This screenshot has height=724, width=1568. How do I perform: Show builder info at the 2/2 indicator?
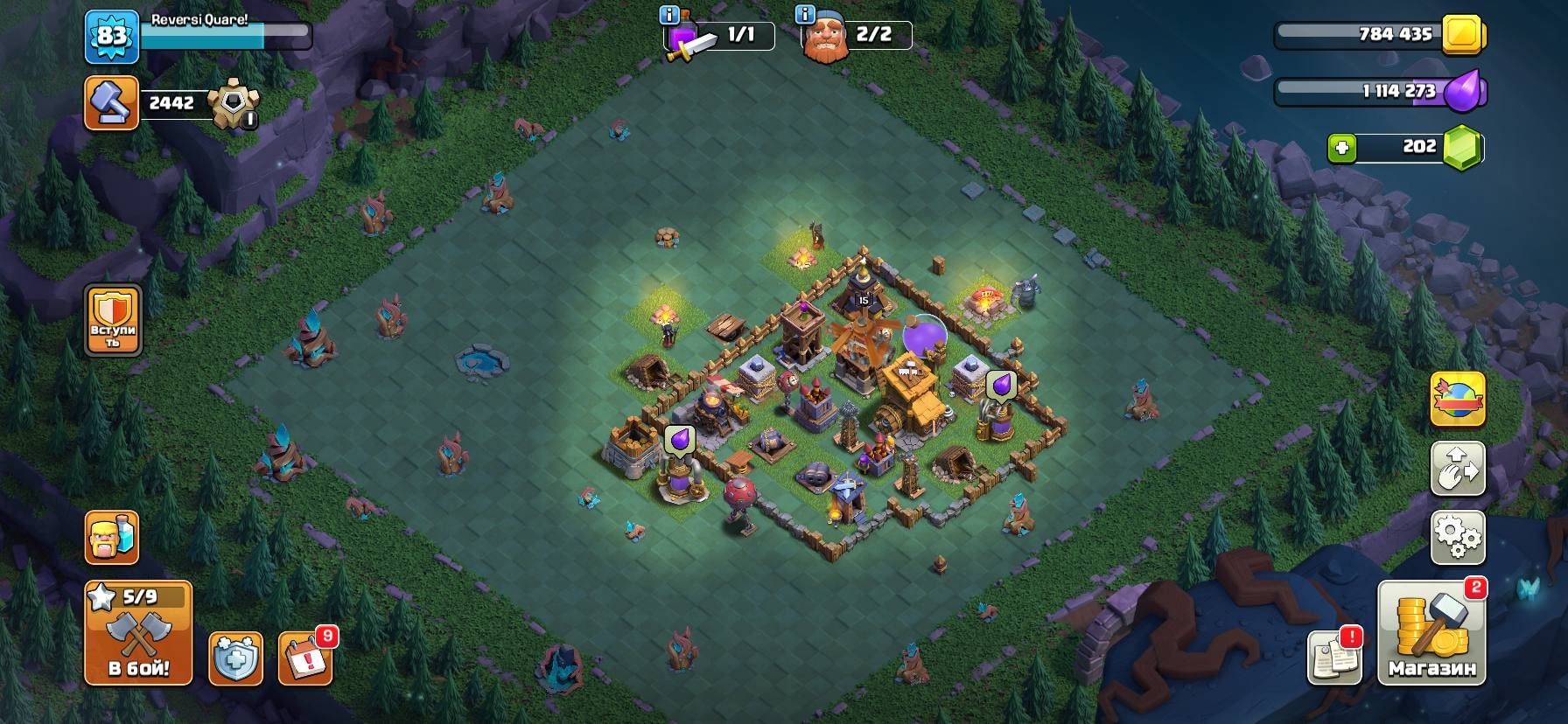[804, 15]
